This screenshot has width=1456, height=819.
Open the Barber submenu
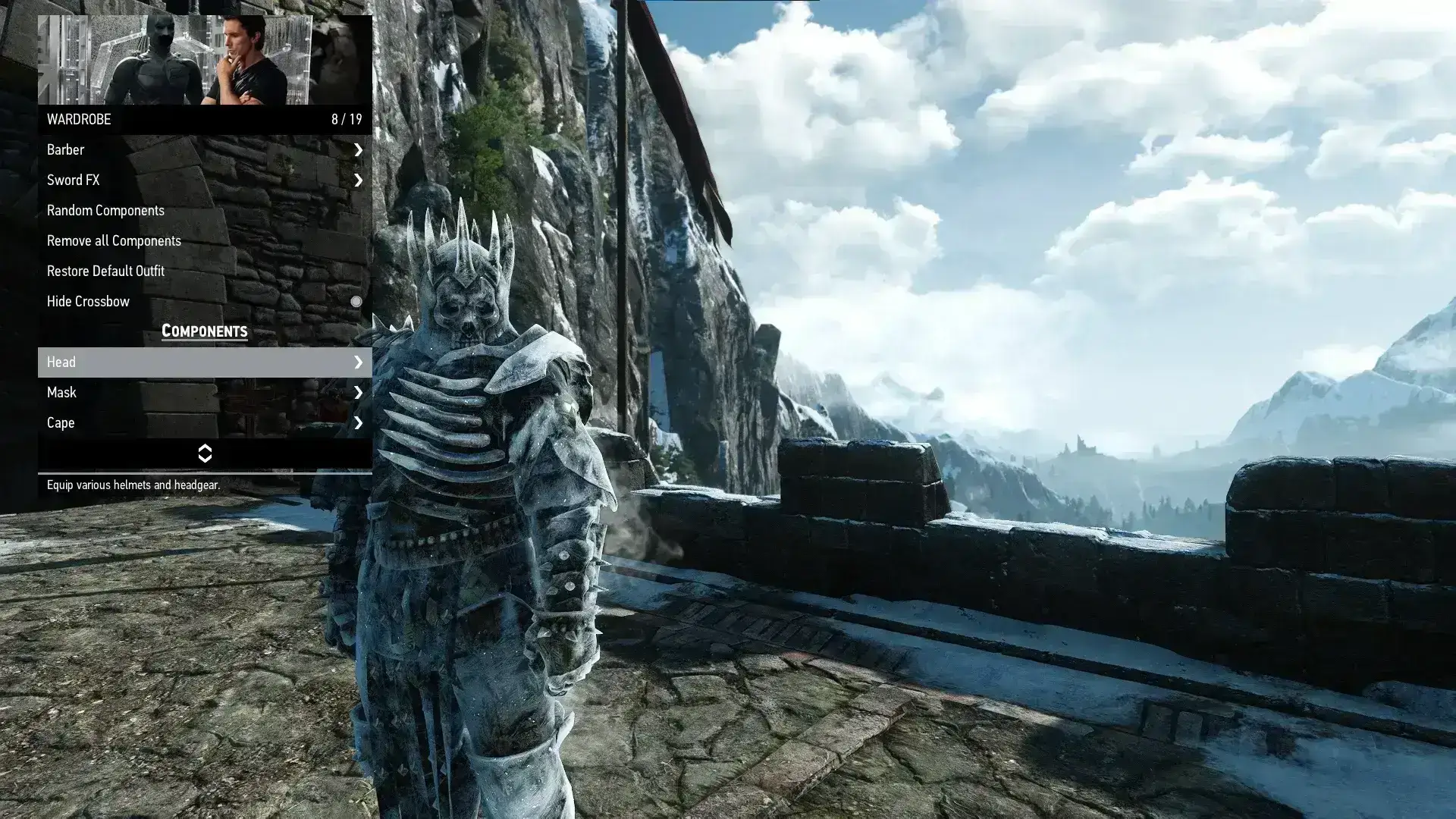pos(204,150)
